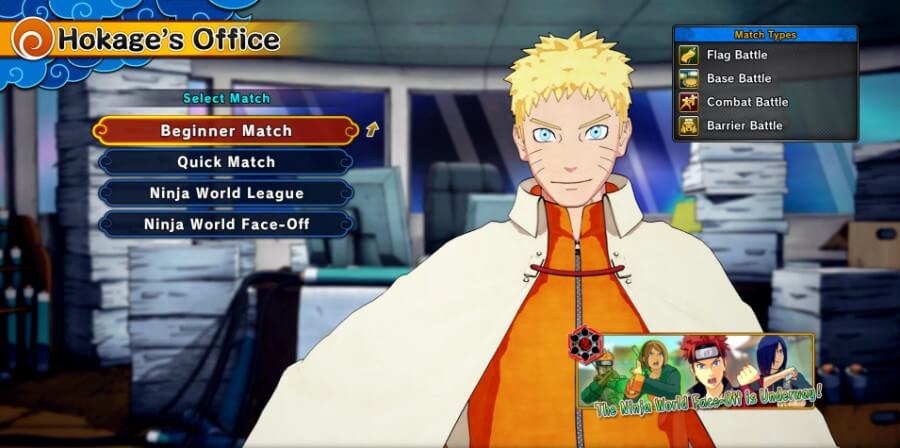Select the Beginner Match option
This screenshot has height=448, width=900.
point(226,131)
